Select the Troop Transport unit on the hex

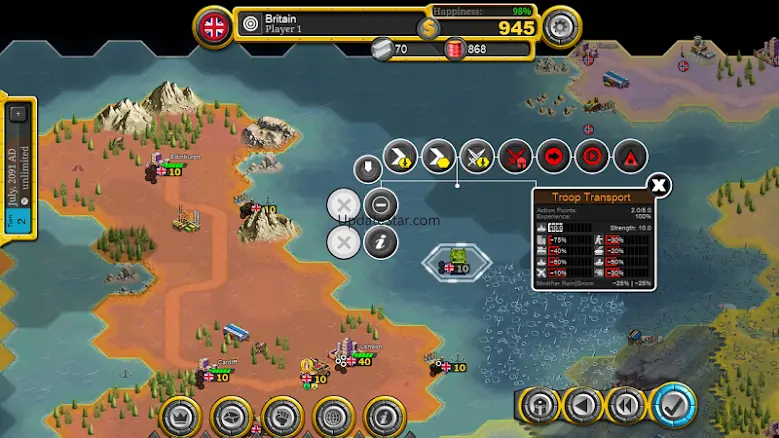(457, 260)
